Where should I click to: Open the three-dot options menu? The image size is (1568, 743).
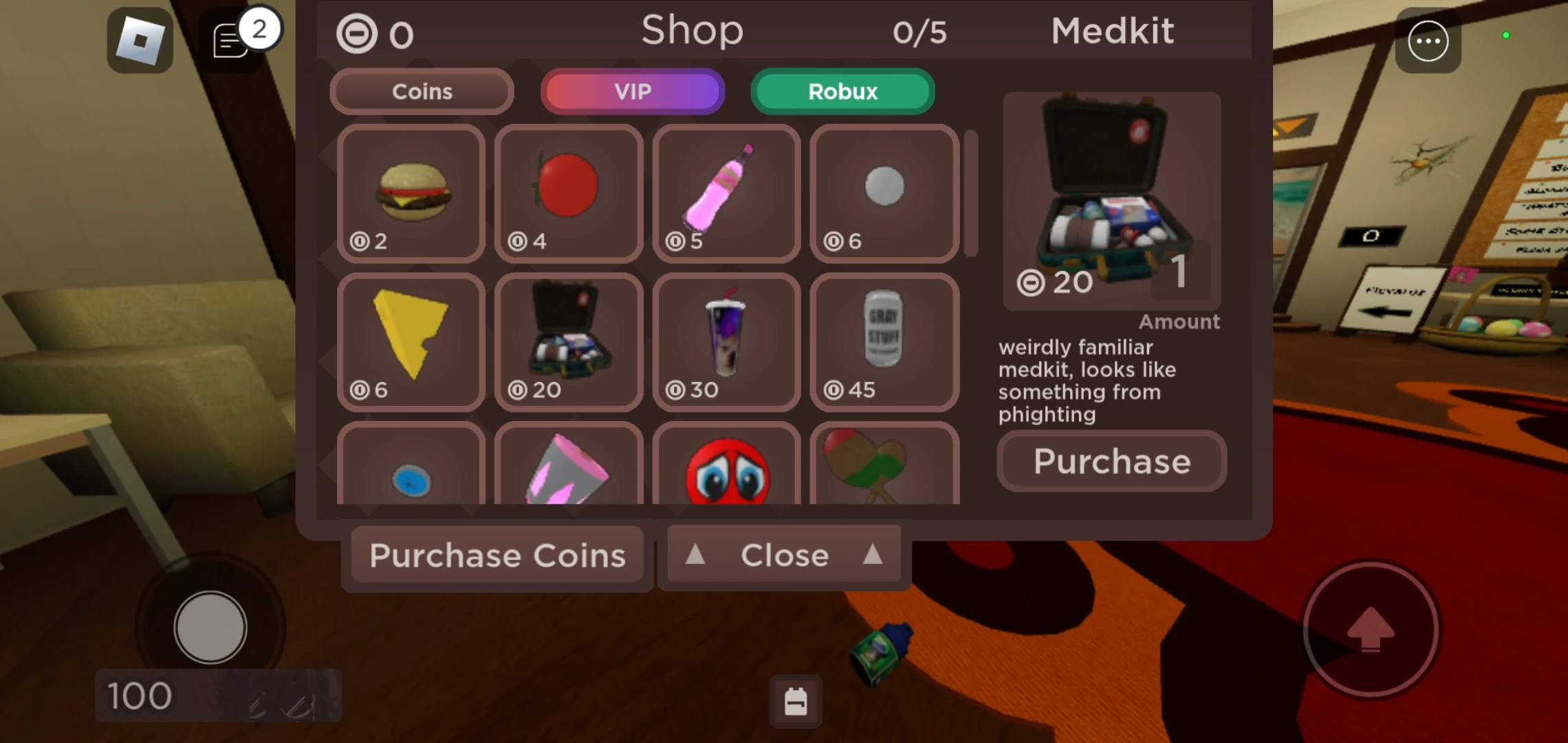pyautogui.click(x=1428, y=41)
